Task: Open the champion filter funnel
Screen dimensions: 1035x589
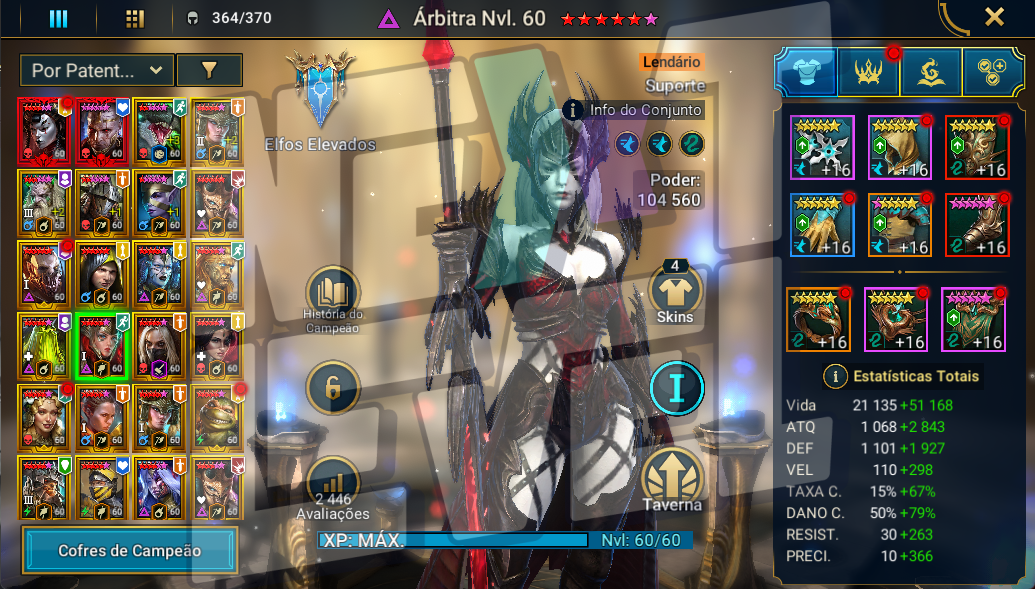Action: (209, 70)
